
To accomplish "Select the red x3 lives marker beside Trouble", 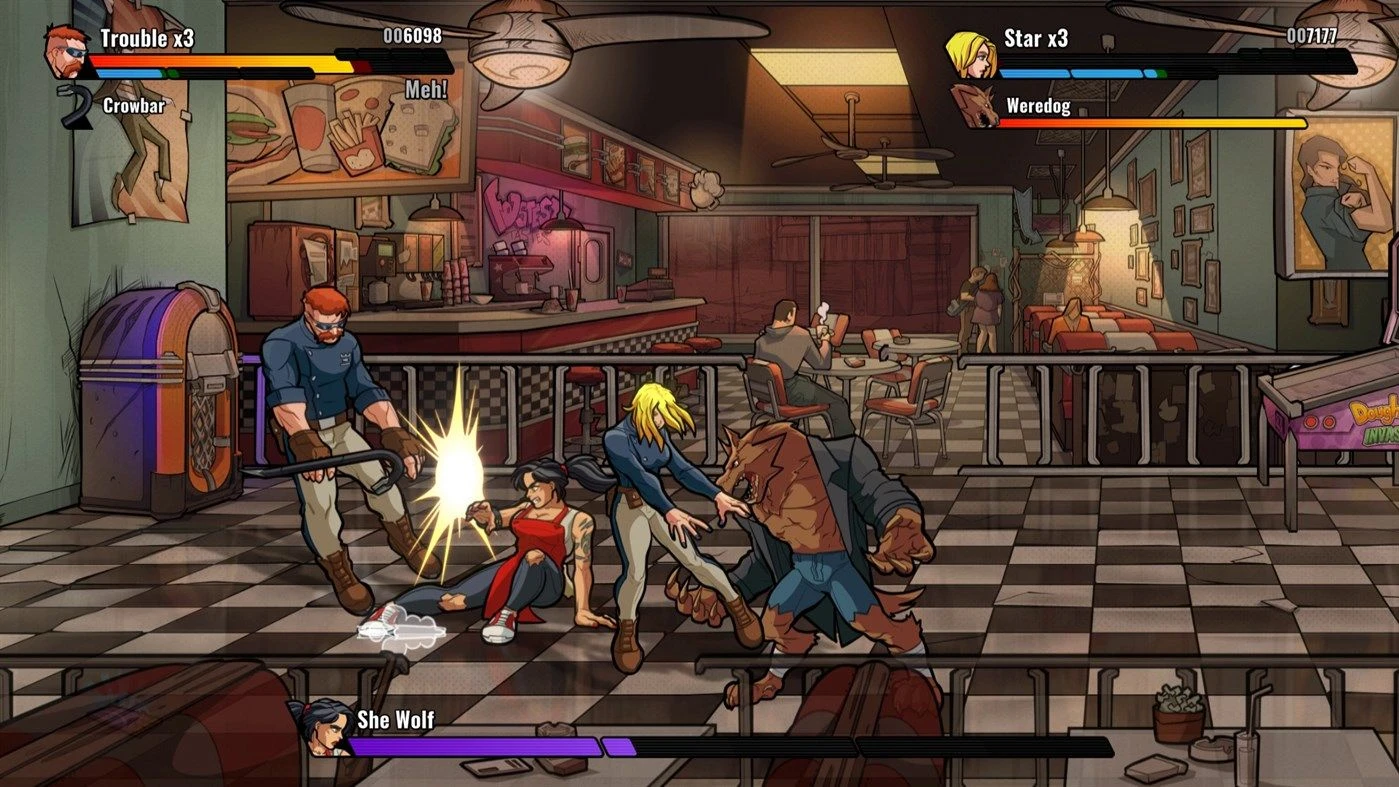I will click(184, 40).
